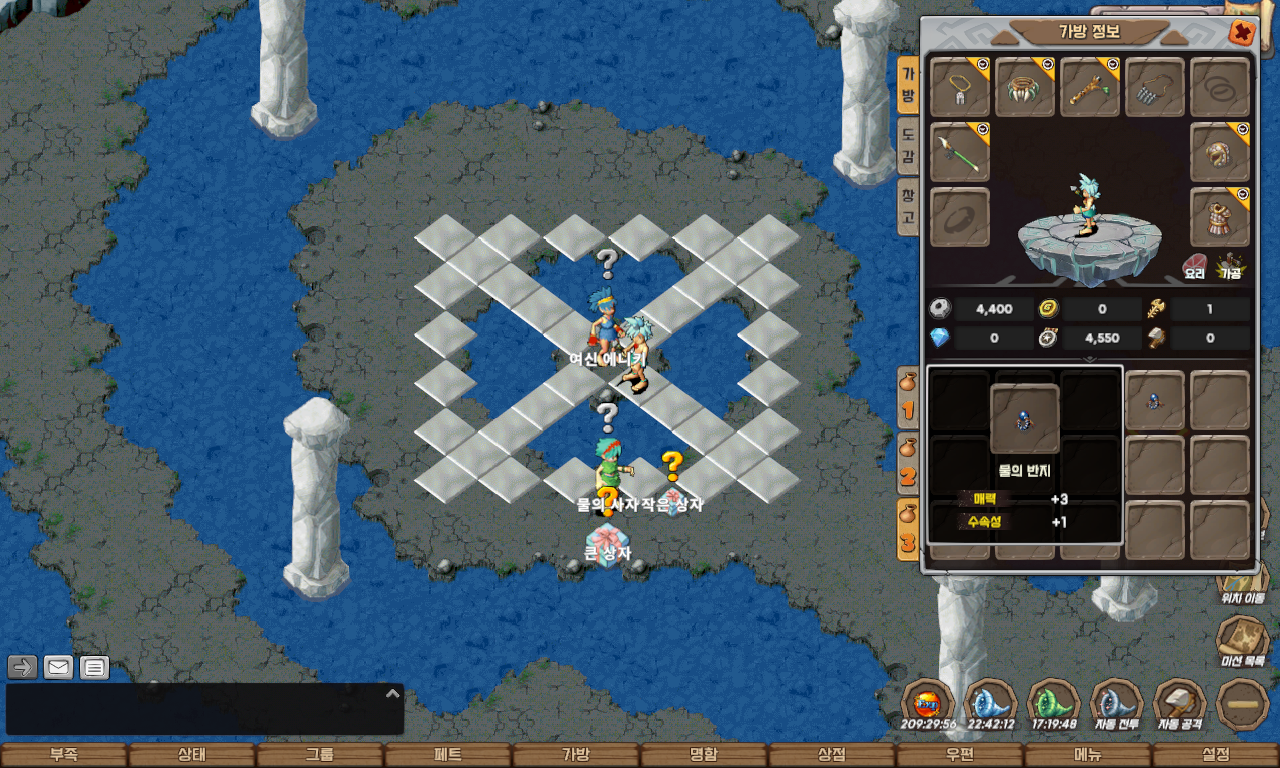The image size is (1280, 768).
Task: Click the envelope icon above the chat box
Action: pyautogui.click(x=59, y=667)
